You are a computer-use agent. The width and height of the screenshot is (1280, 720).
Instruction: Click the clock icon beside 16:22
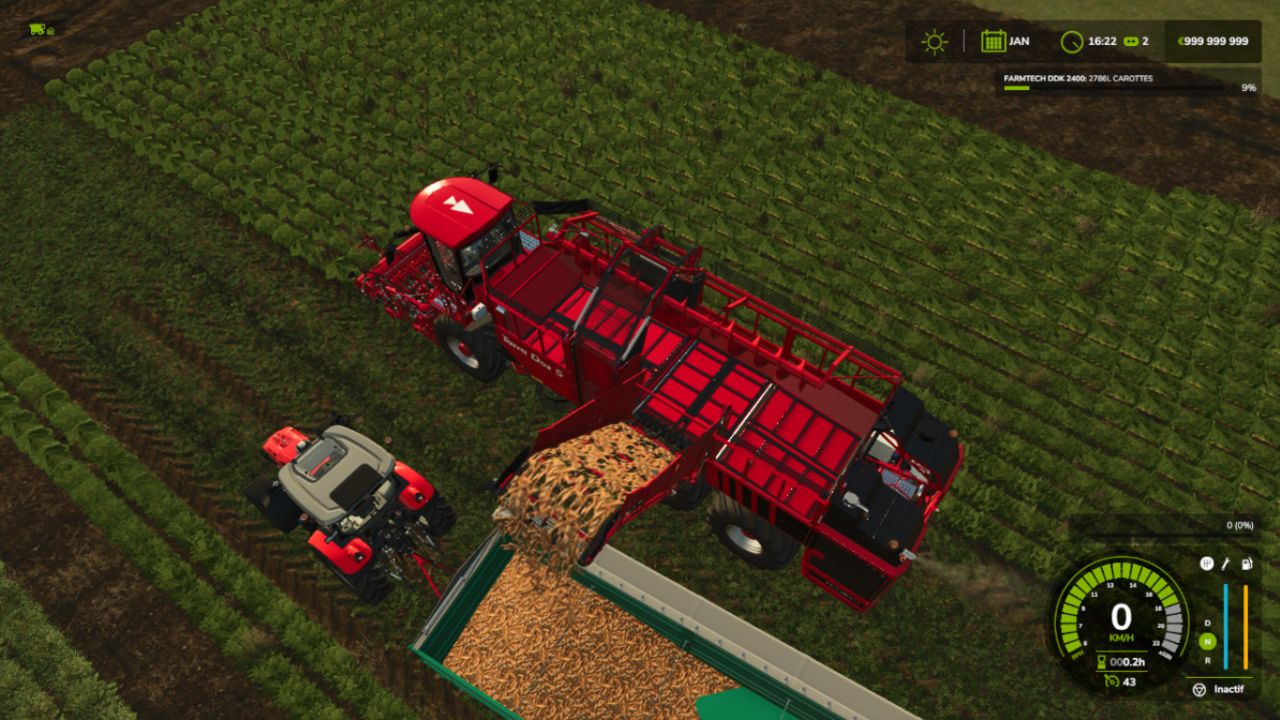coord(1072,41)
